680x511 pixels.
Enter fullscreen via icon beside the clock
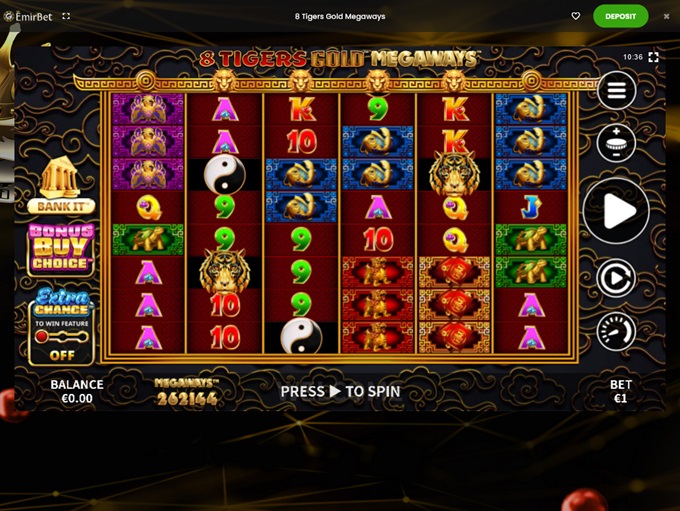click(x=654, y=57)
